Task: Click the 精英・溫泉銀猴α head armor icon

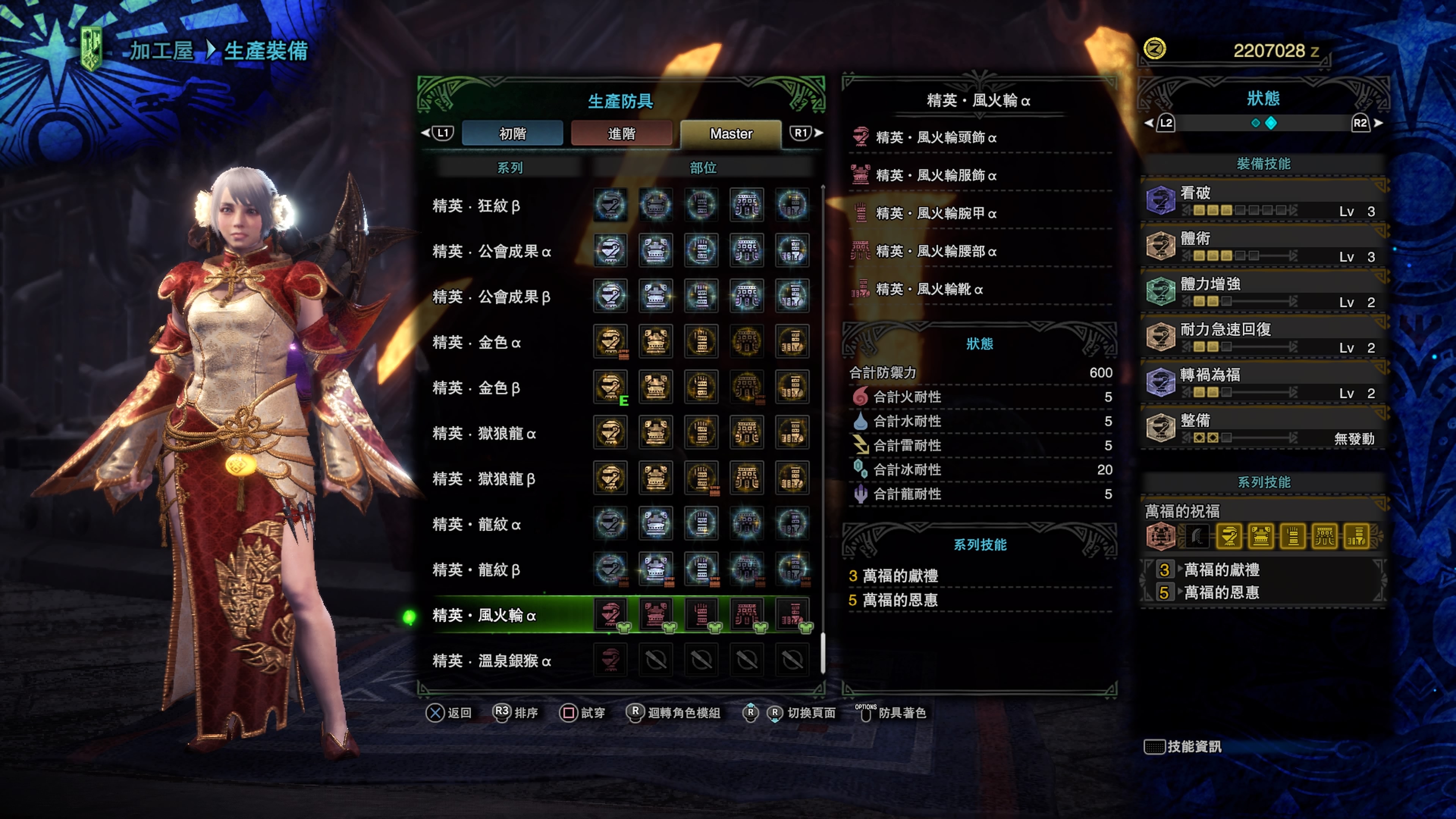Action: point(610,660)
